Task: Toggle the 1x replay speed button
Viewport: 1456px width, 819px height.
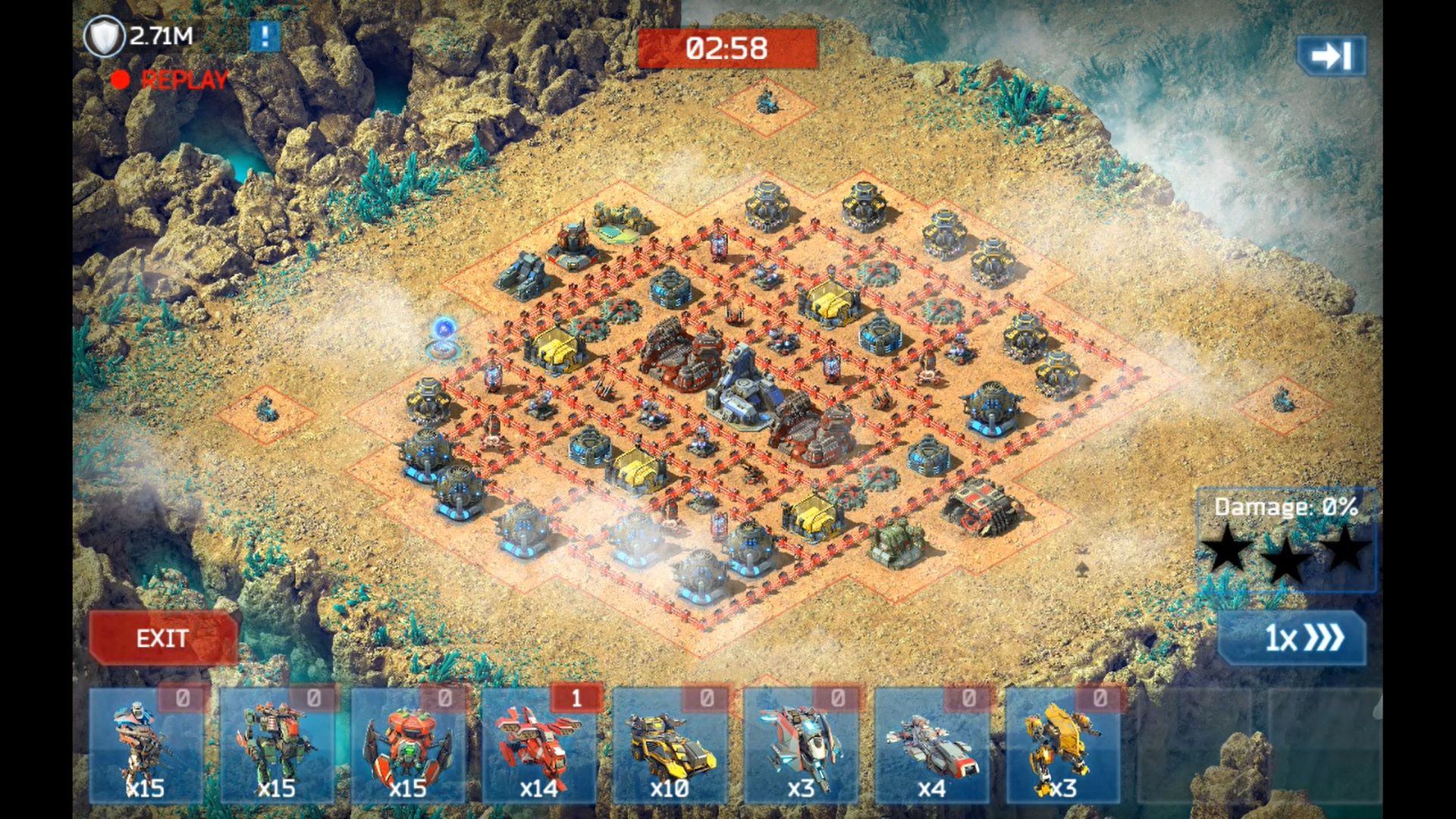Action: pos(1293,638)
